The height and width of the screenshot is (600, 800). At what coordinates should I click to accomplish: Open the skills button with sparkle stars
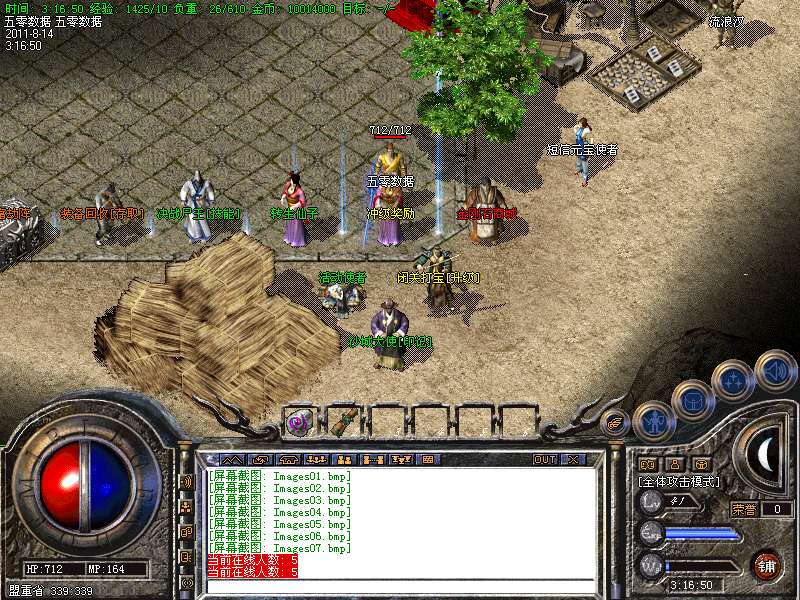734,380
